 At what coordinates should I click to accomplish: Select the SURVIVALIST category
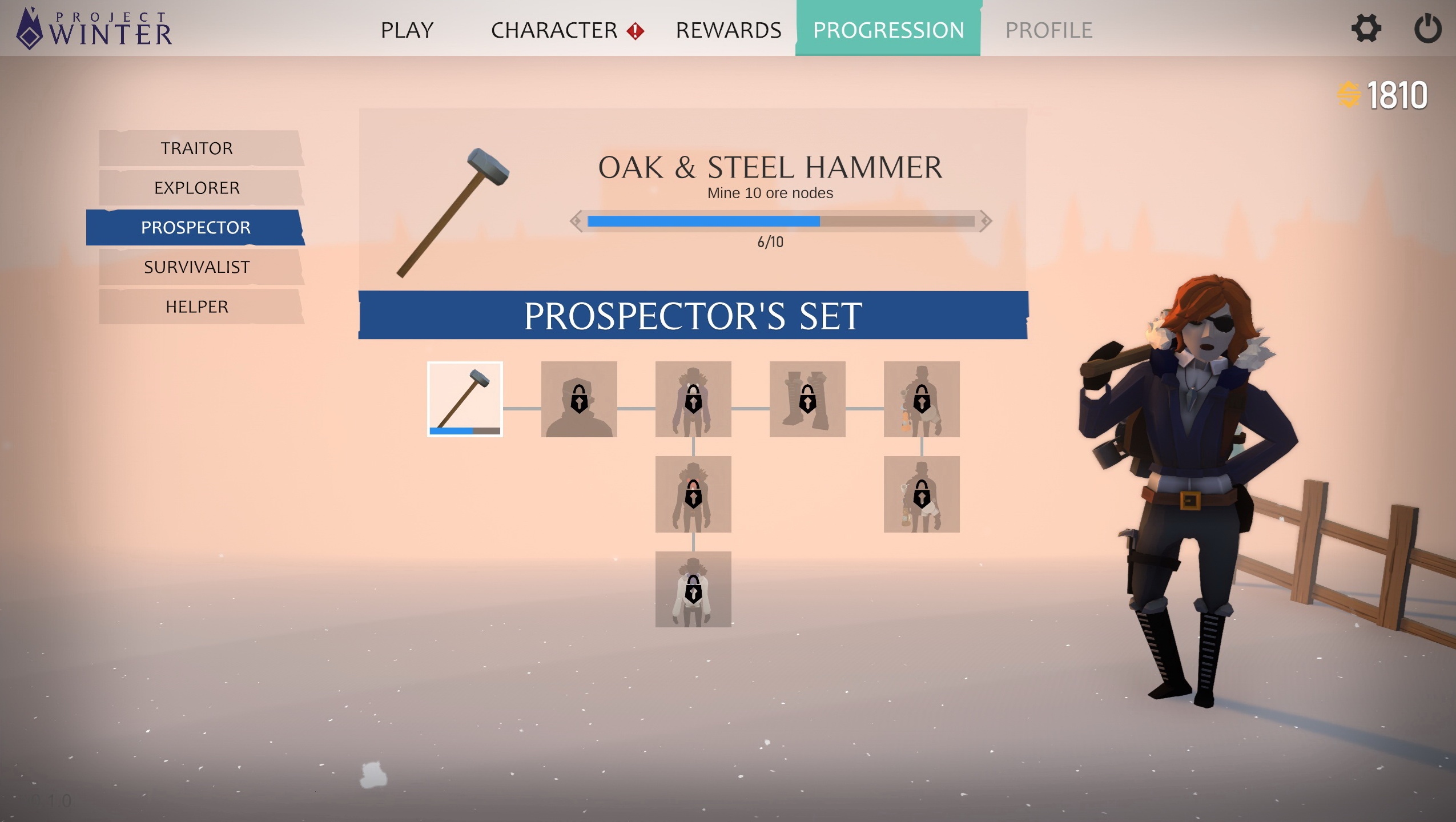(x=197, y=267)
